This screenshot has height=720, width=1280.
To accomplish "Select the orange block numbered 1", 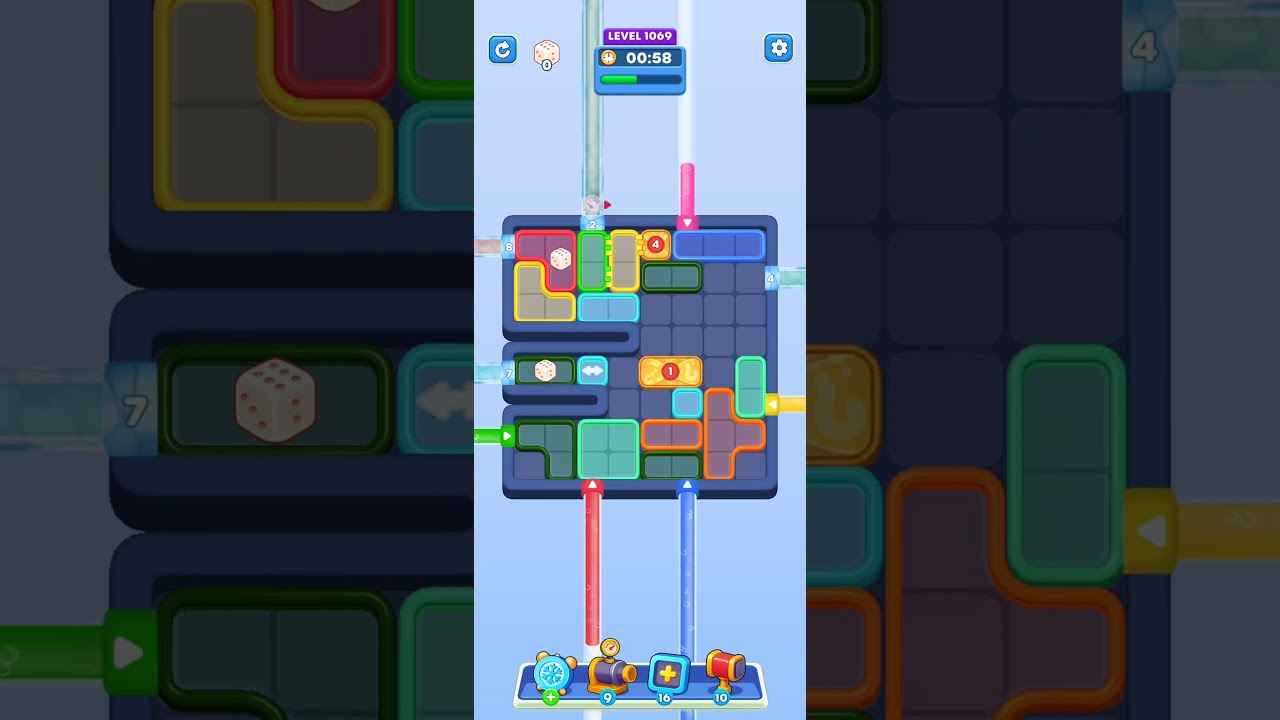I will pos(668,371).
